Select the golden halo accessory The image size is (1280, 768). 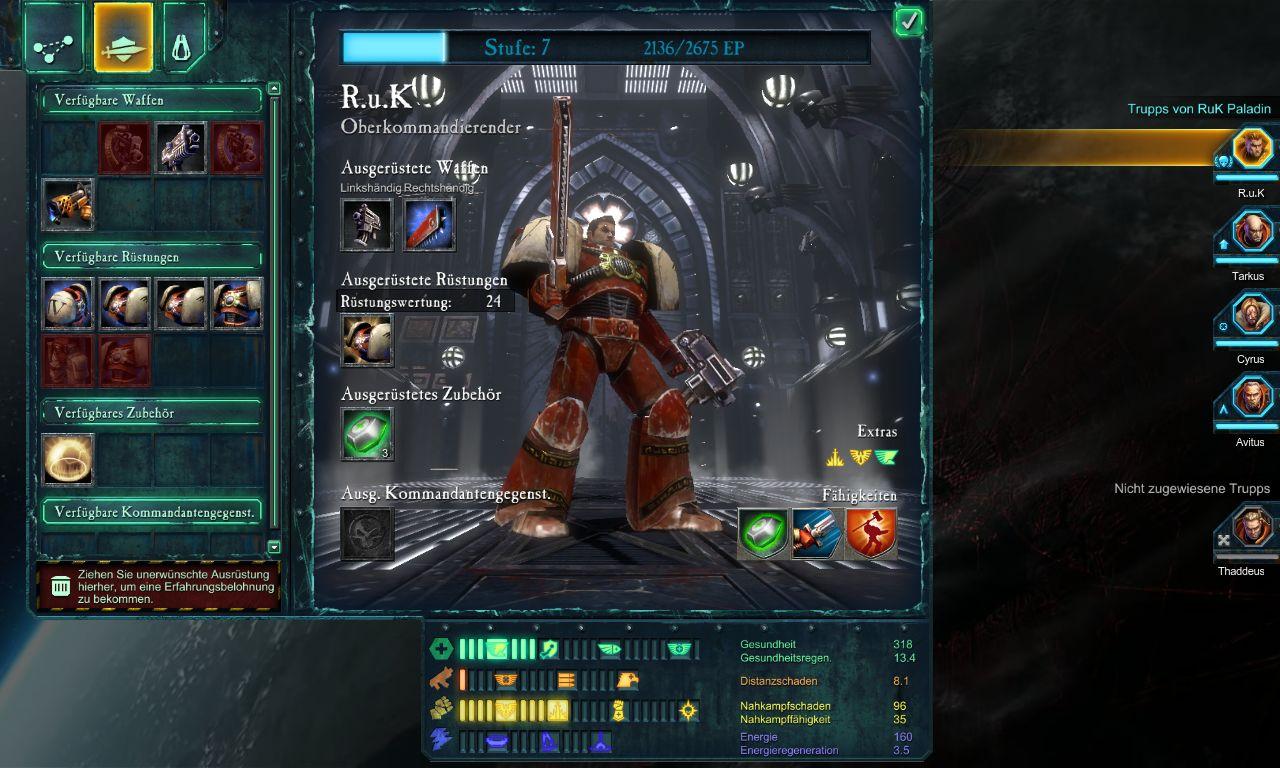68,460
